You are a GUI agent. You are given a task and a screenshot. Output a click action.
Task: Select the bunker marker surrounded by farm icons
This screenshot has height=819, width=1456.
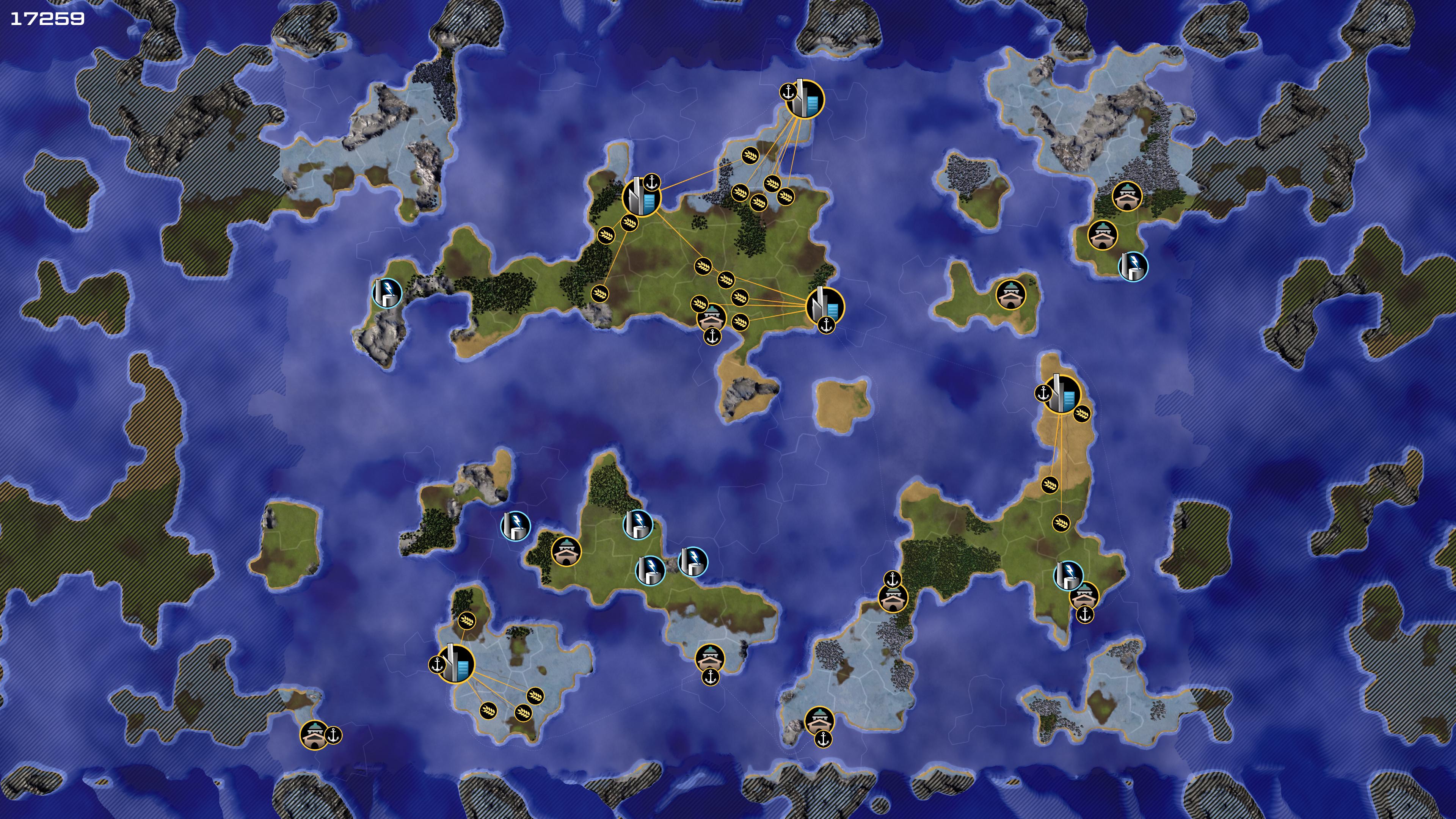pyautogui.click(x=712, y=318)
